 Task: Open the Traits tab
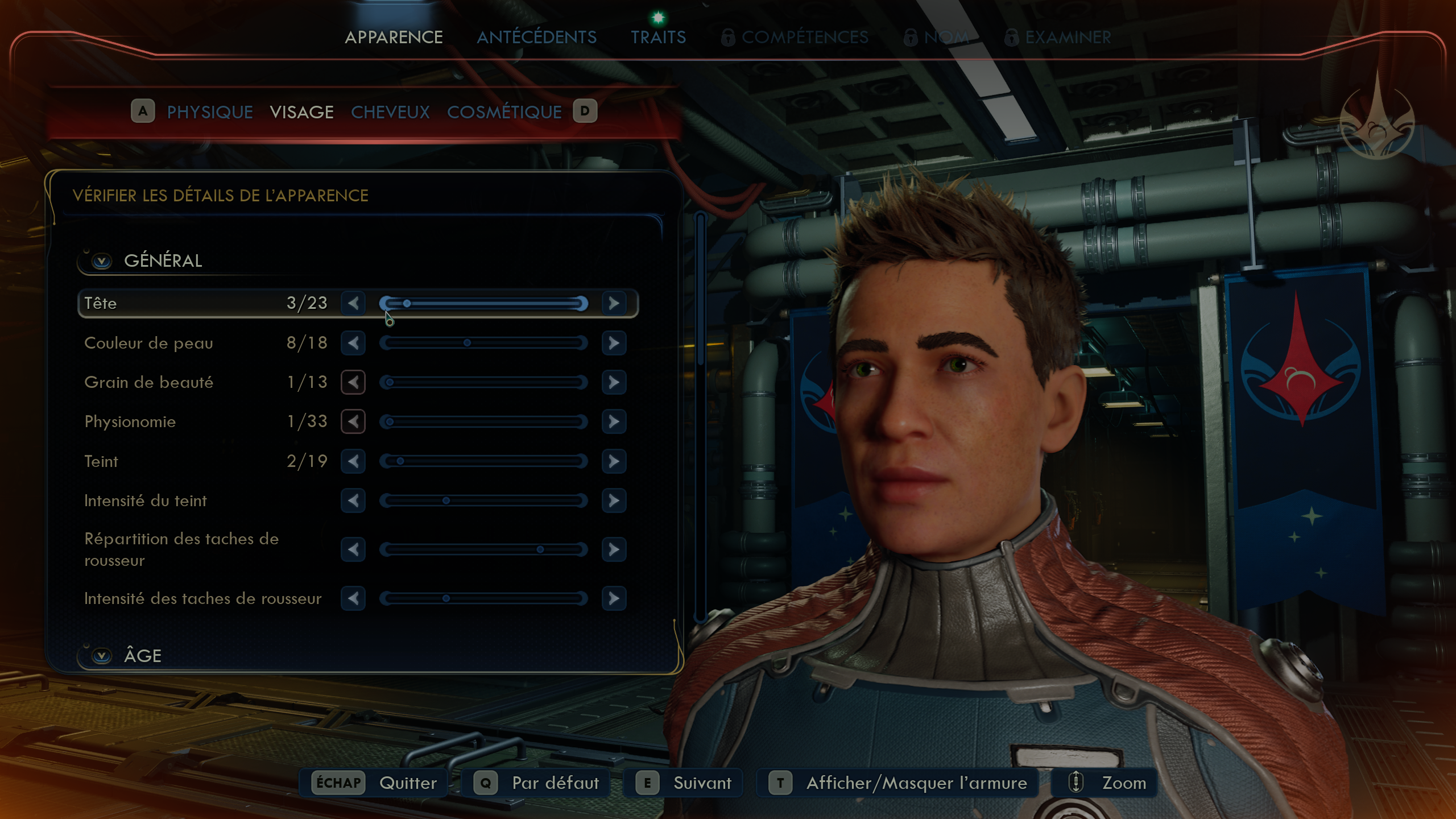pyautogui.click(x=658, y=38)
